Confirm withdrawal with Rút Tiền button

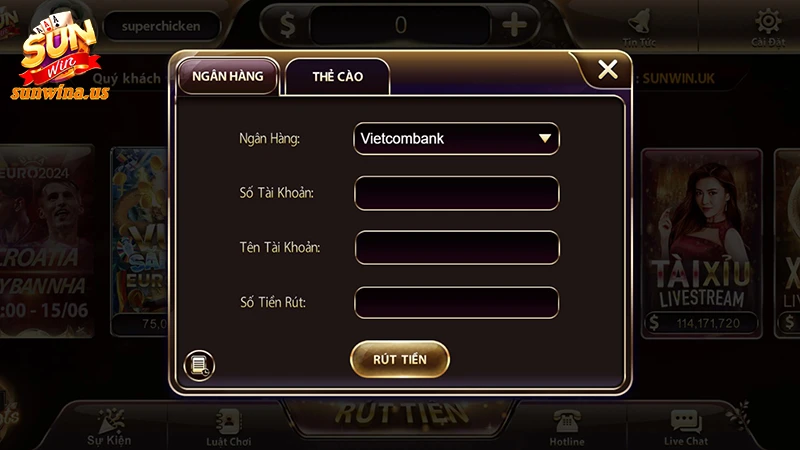coord(400,359)
